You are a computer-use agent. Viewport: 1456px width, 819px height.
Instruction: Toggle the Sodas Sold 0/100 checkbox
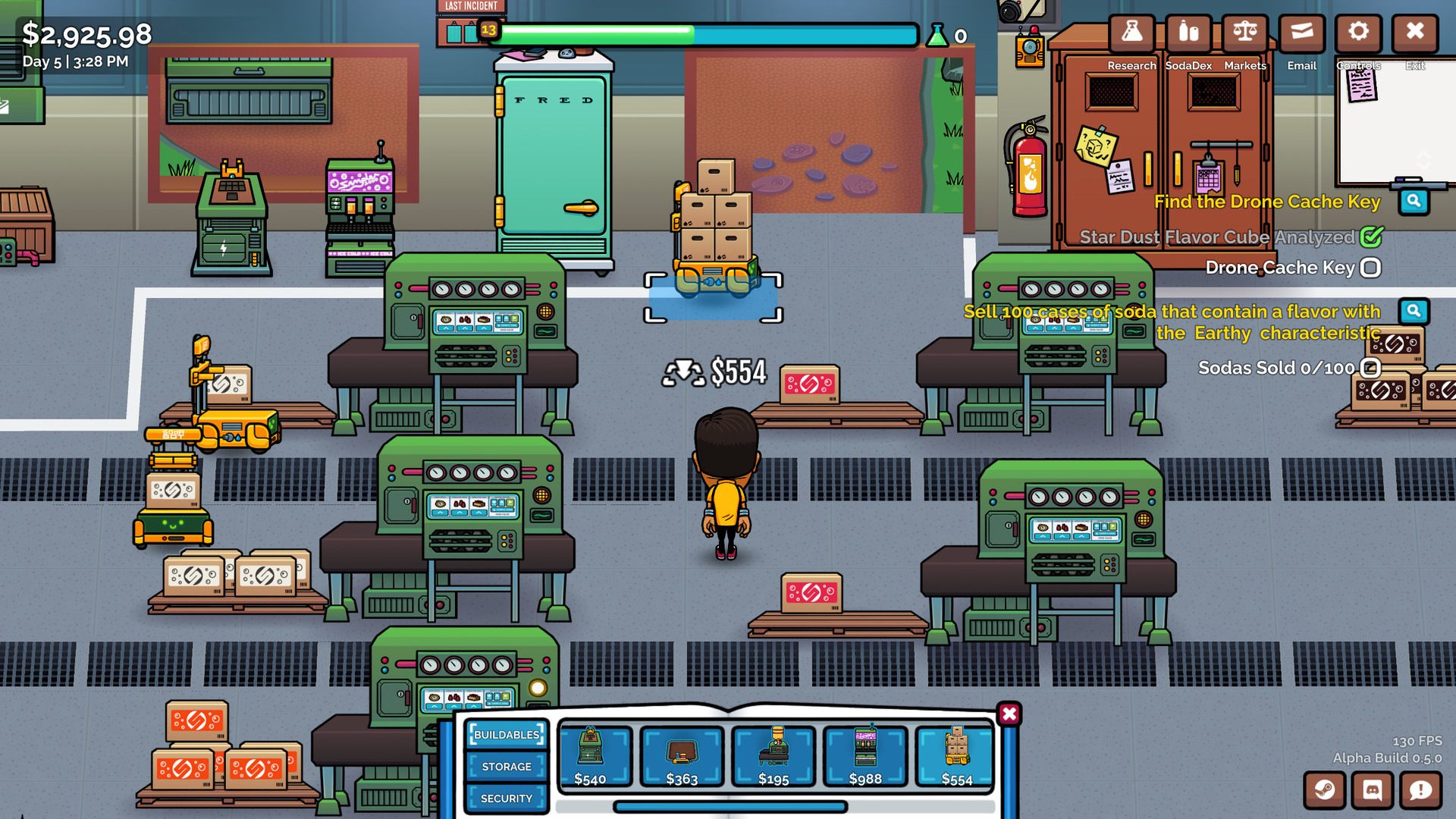1370,368
